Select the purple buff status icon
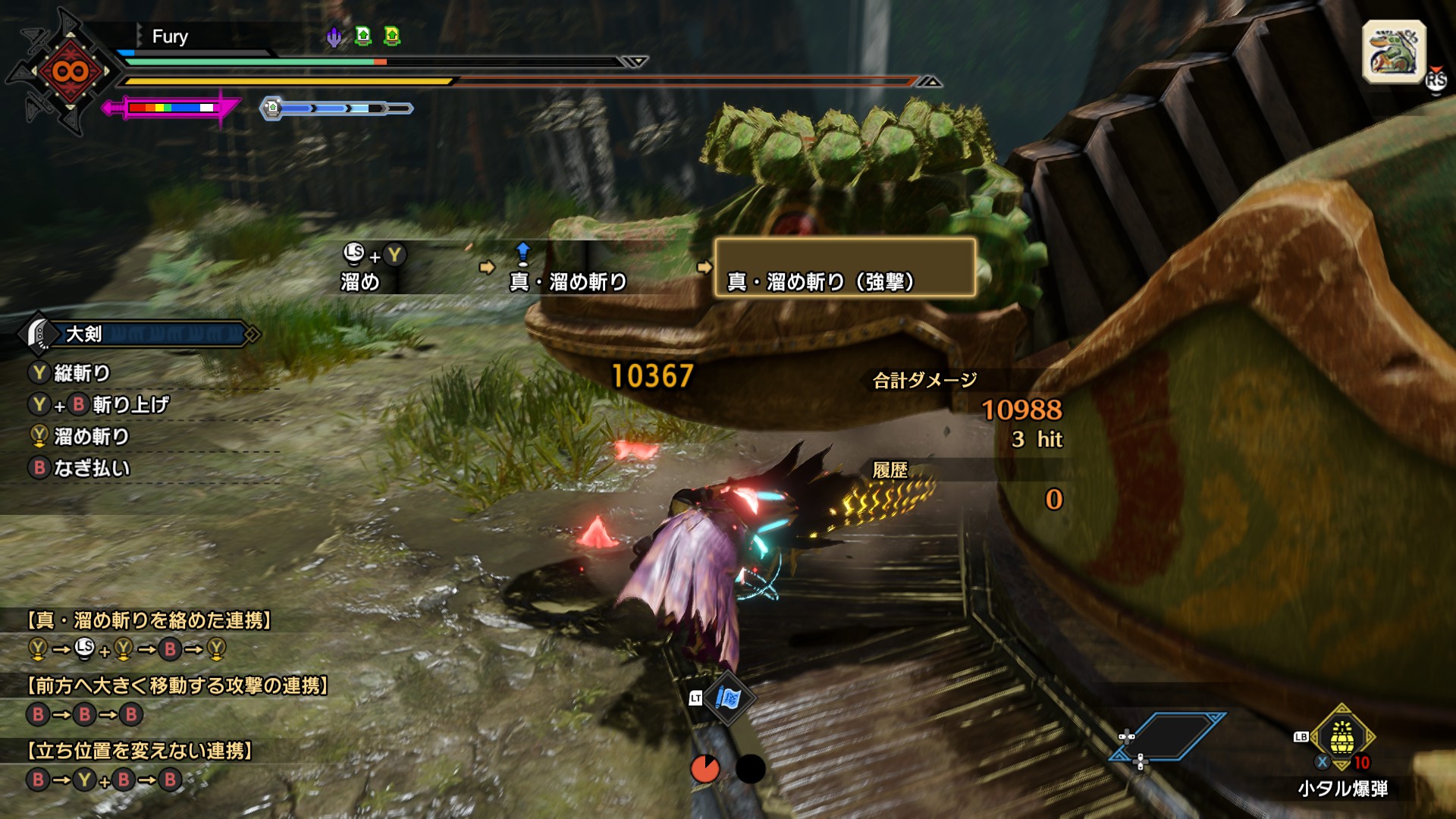This screenshot has height=819, width=1456. 334,36
